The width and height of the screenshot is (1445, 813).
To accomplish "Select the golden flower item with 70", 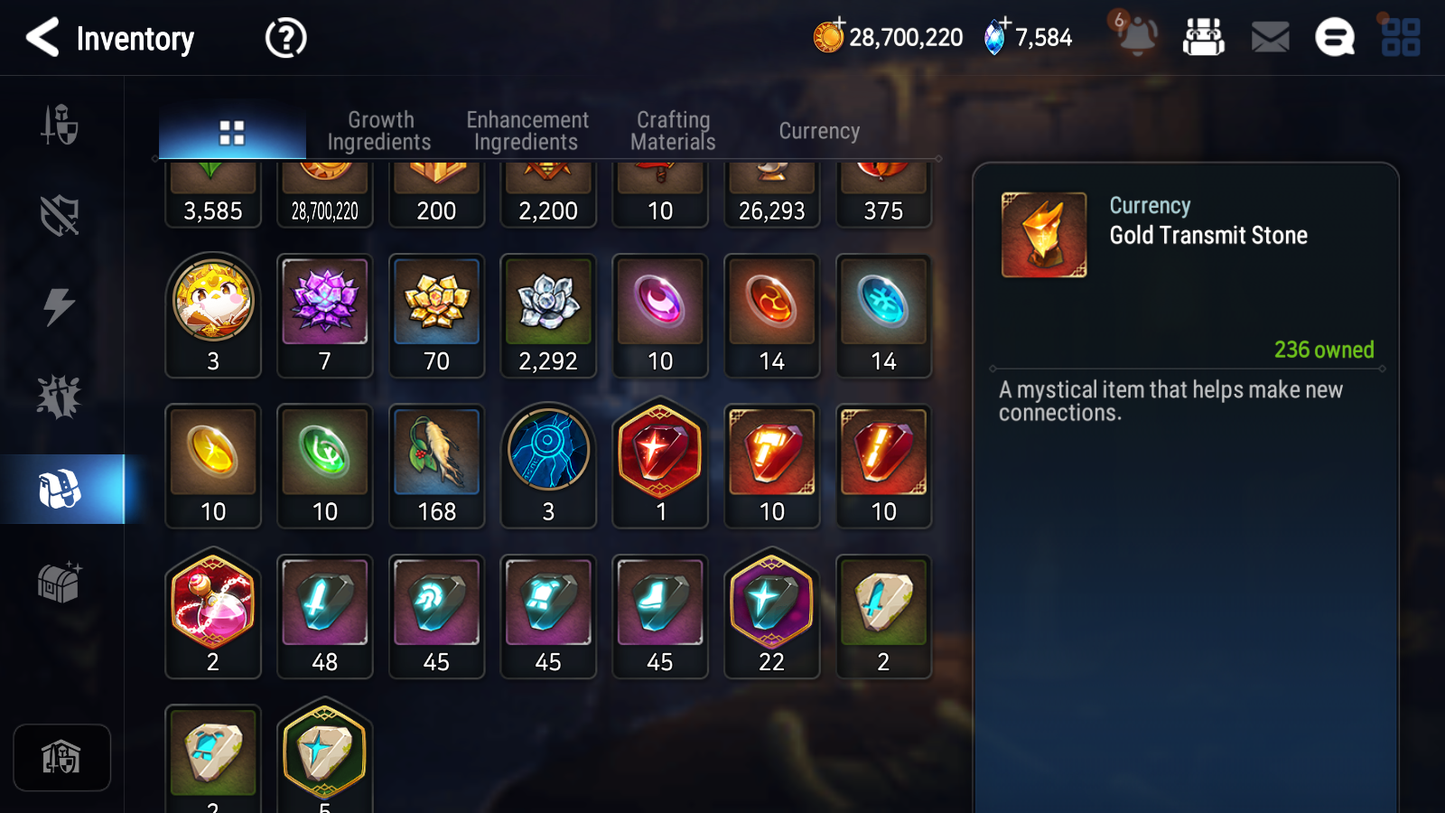I will 437,314.
